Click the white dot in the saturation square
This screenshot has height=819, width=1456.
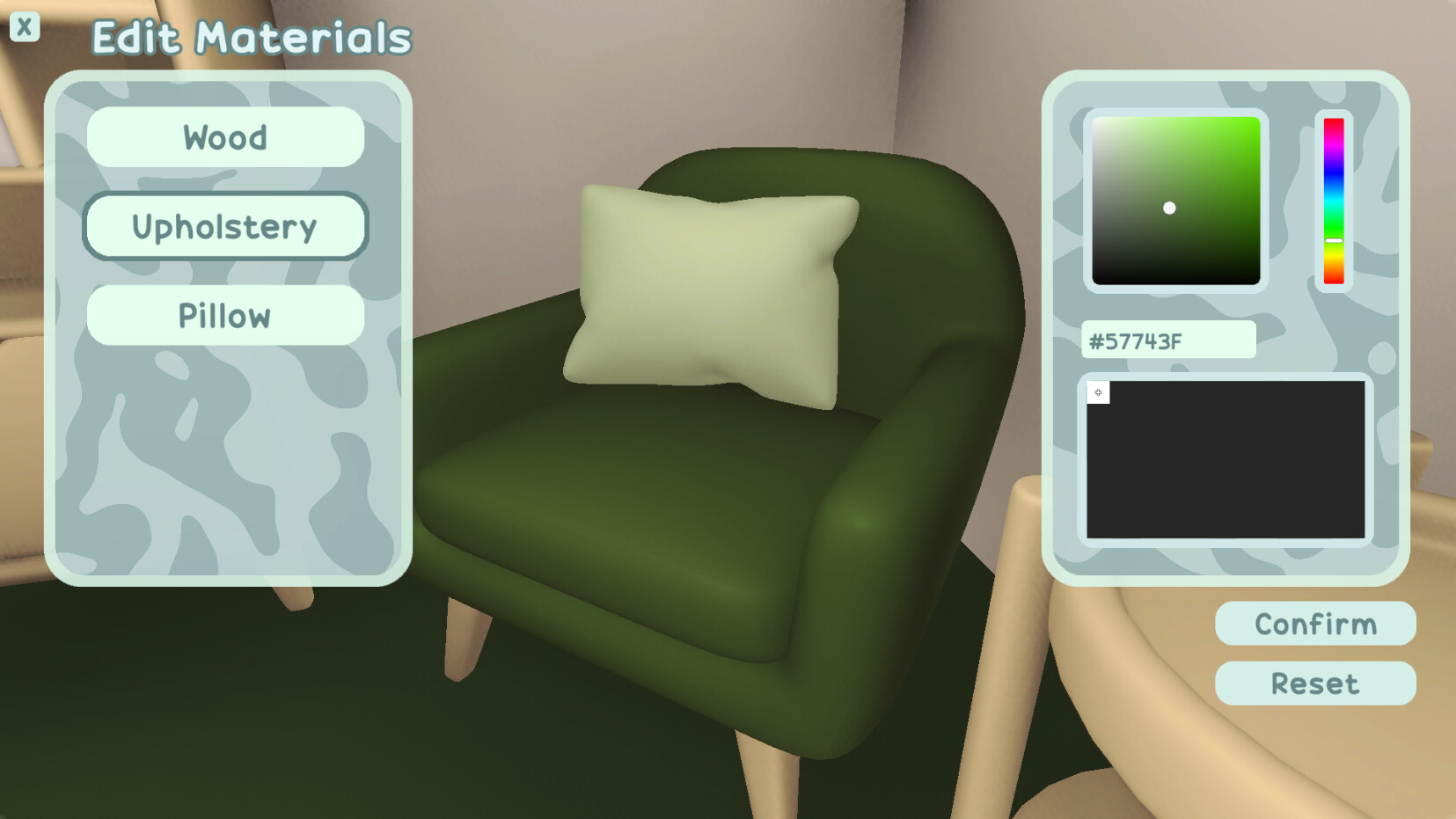tap(1170, 208)
